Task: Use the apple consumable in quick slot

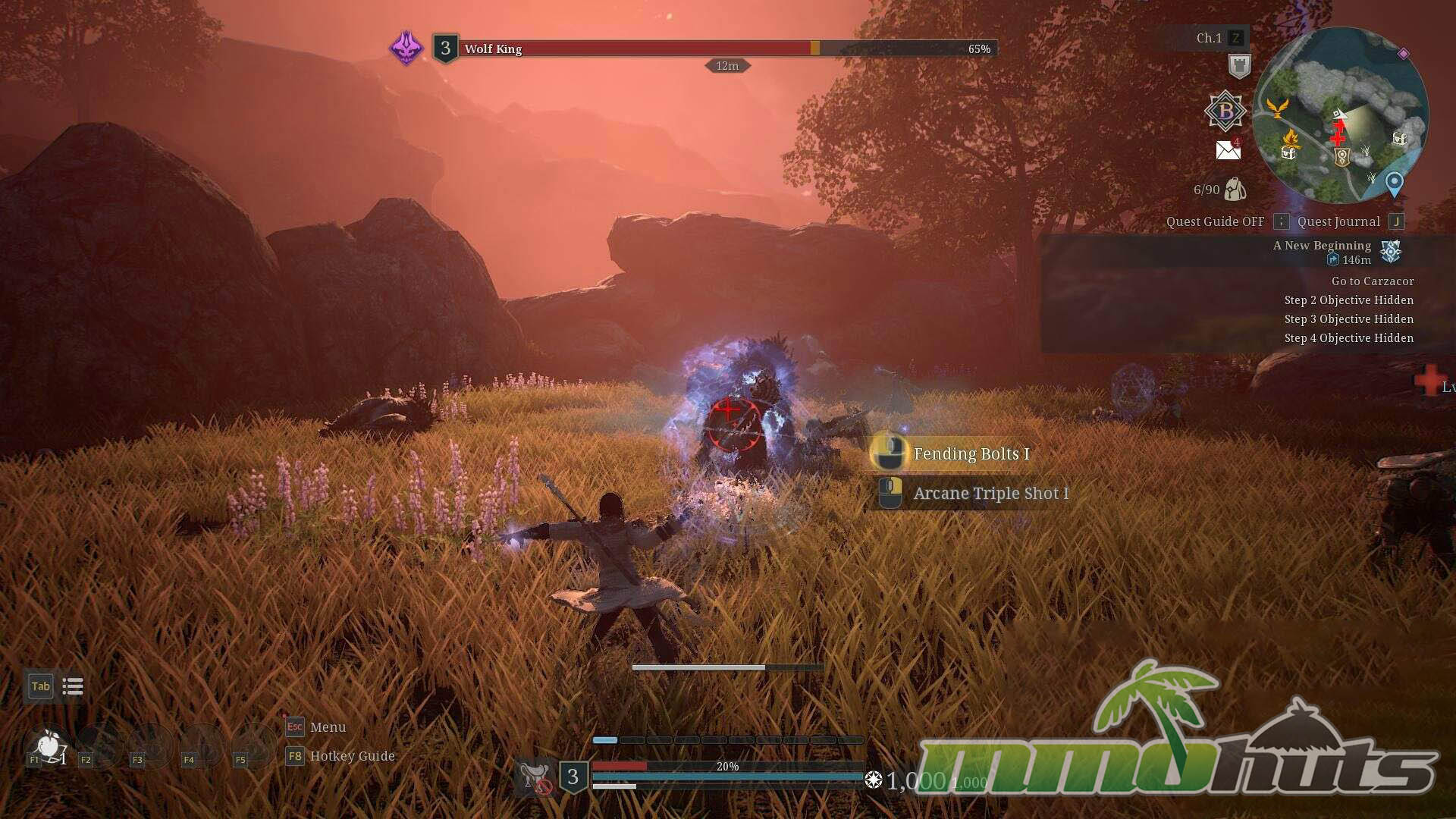Action: 48,746
